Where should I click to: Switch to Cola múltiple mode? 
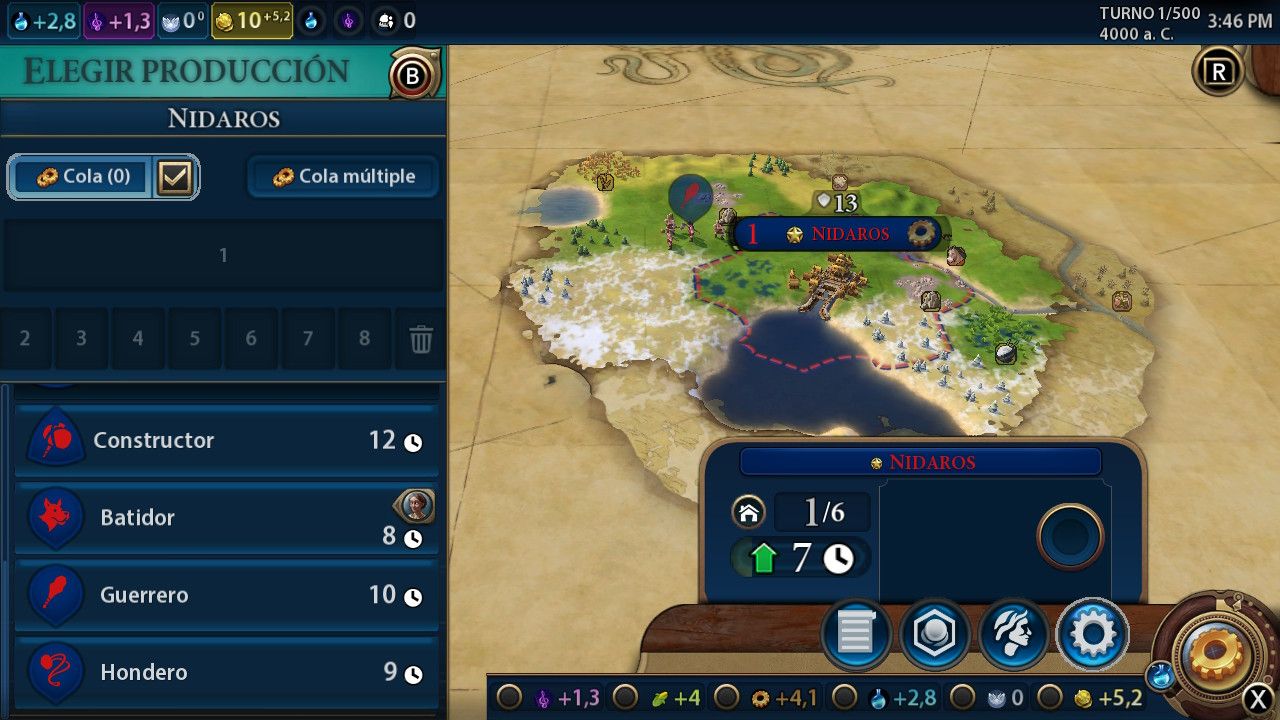343,177
